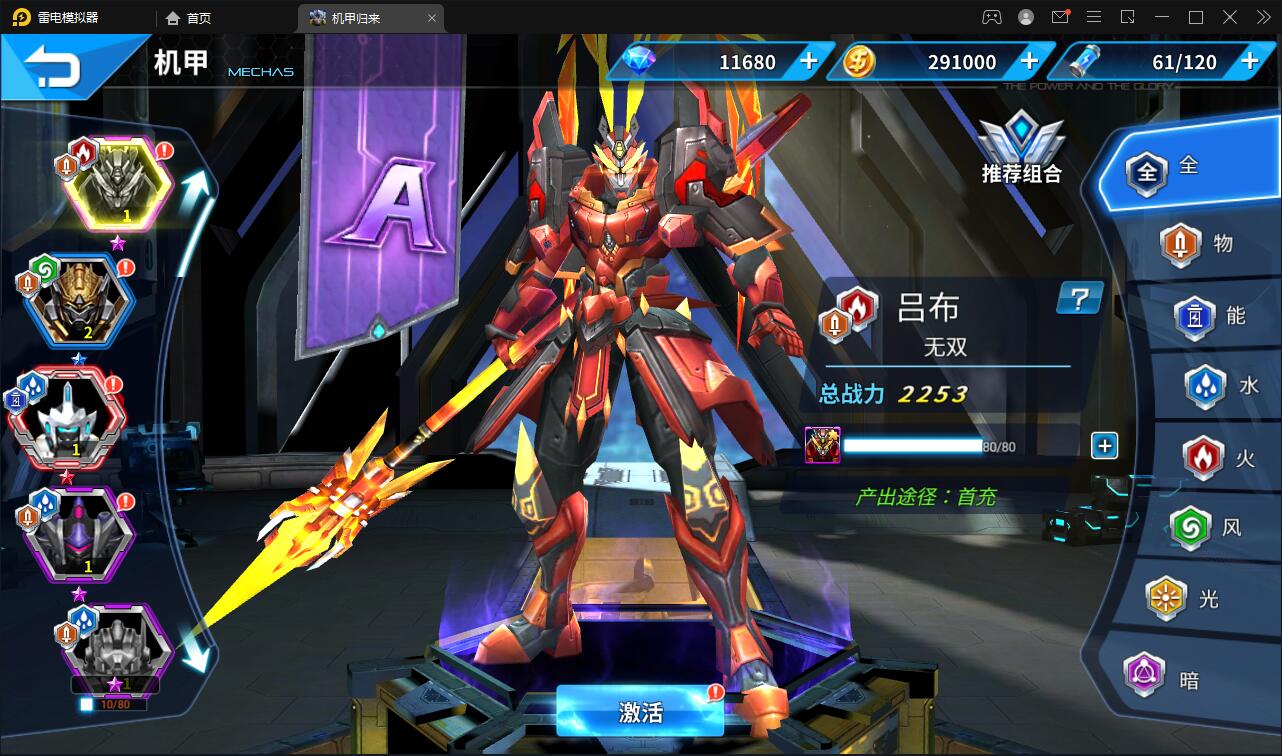Add more diamonds with the plus button
The width and height of the screenshot is (1282, 756).
[809, 62]
